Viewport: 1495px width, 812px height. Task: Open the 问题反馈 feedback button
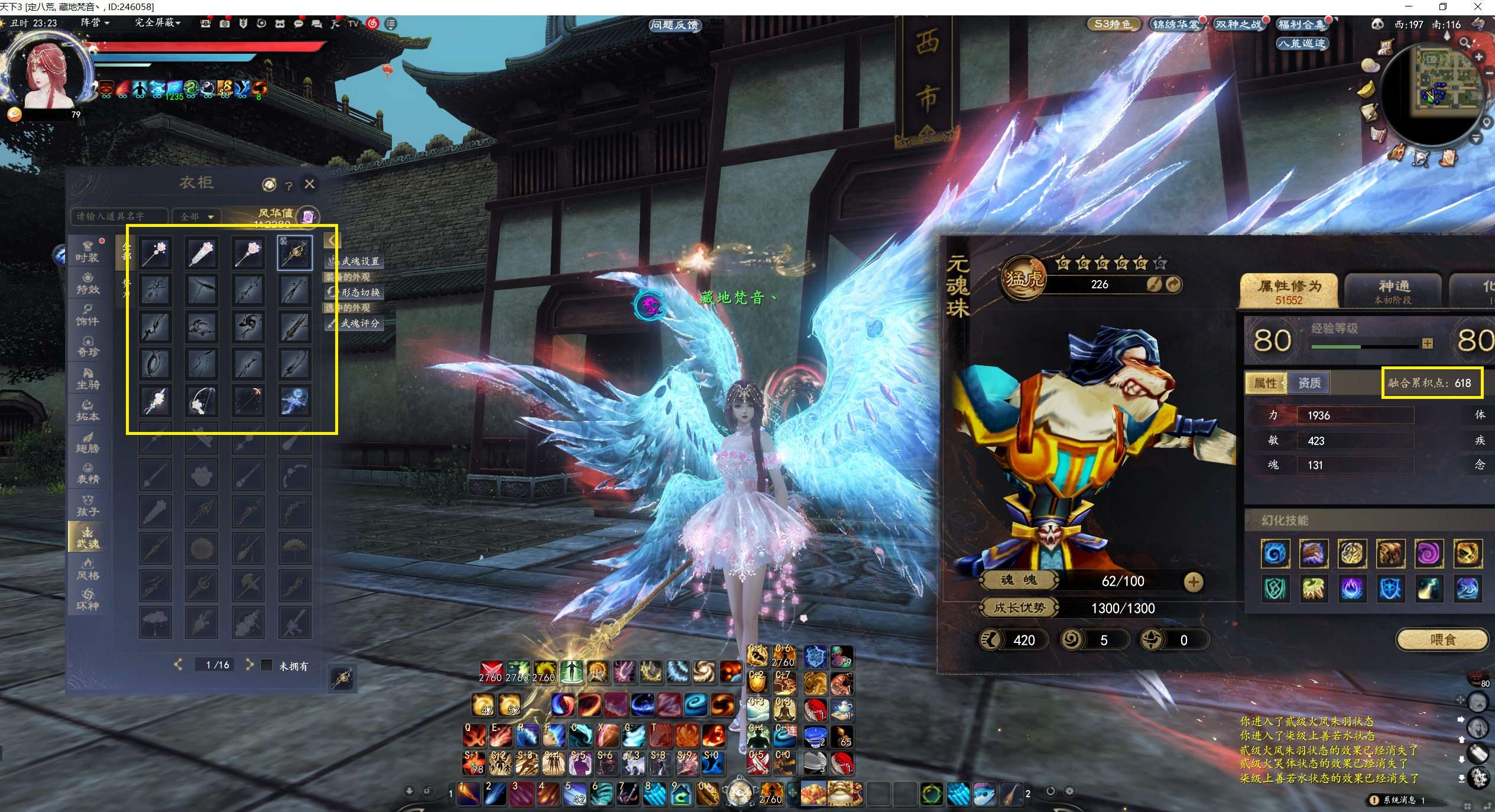(674, 25)
